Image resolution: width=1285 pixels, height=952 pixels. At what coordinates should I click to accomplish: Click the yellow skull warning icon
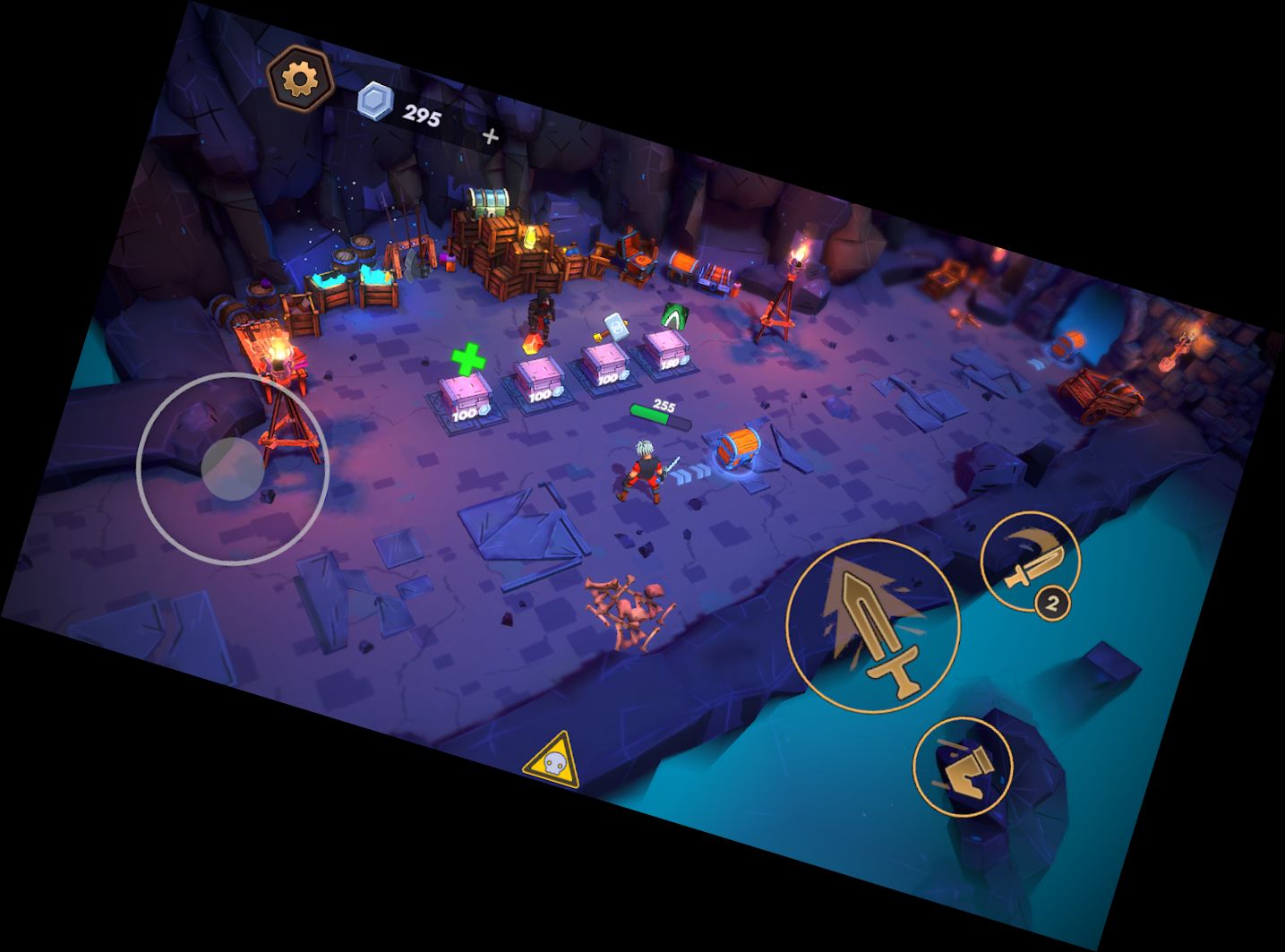click(552, 761)
